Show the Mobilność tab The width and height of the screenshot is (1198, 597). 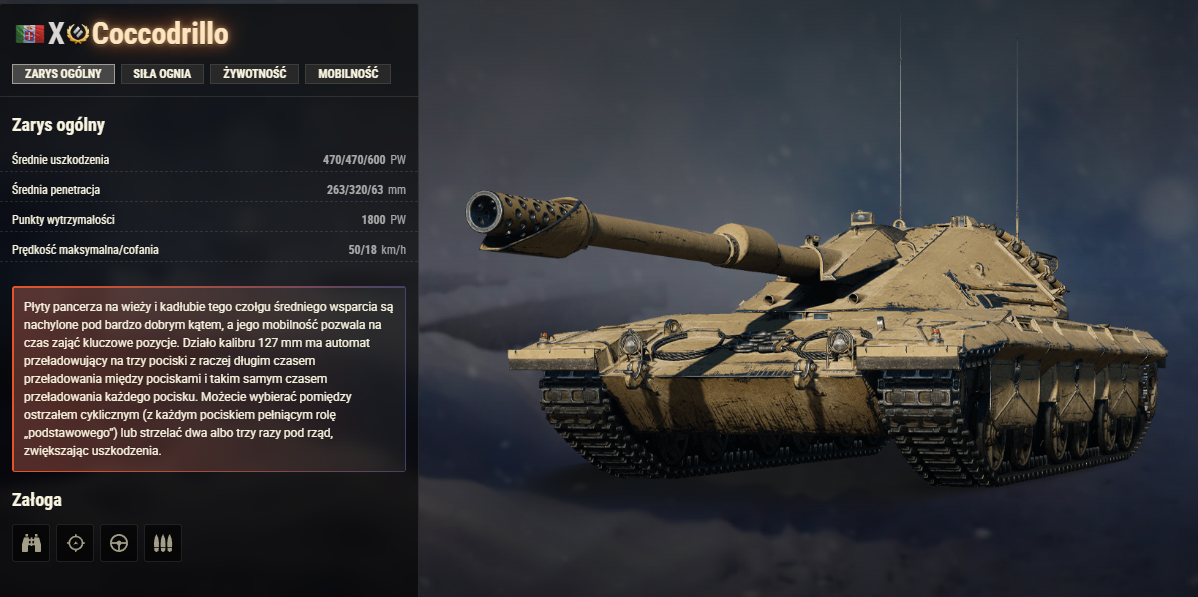tap(348, 74)
